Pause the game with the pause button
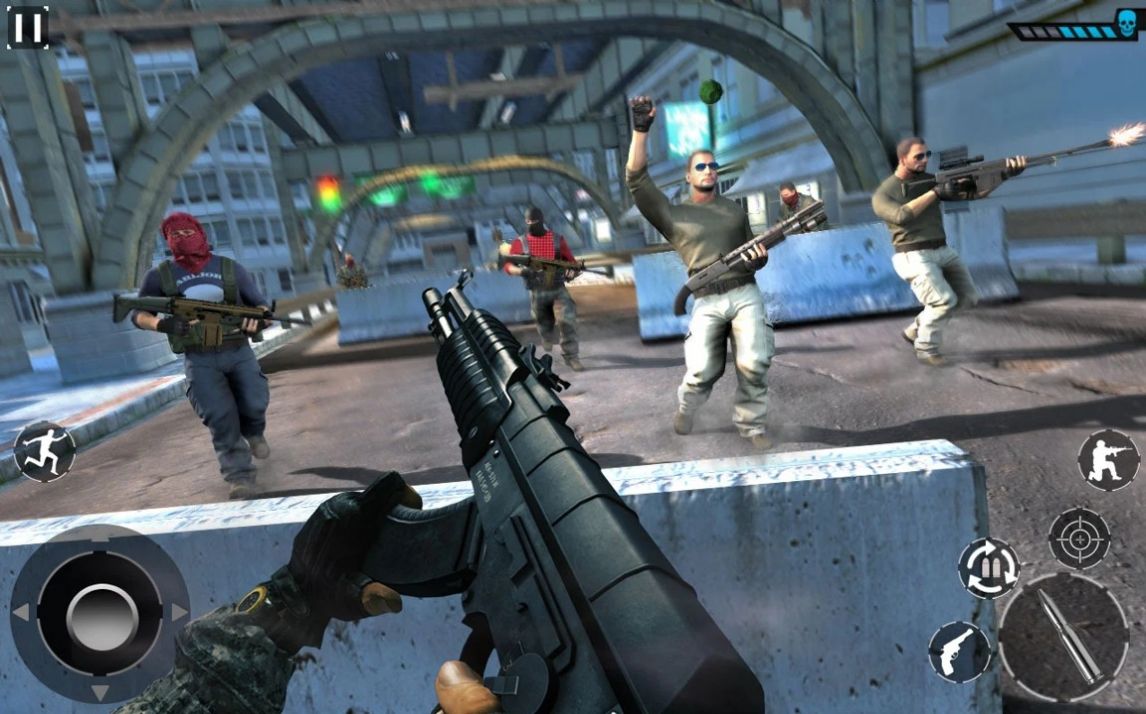The width and height of the screenshot is (1146, 714). coord(28,27)
